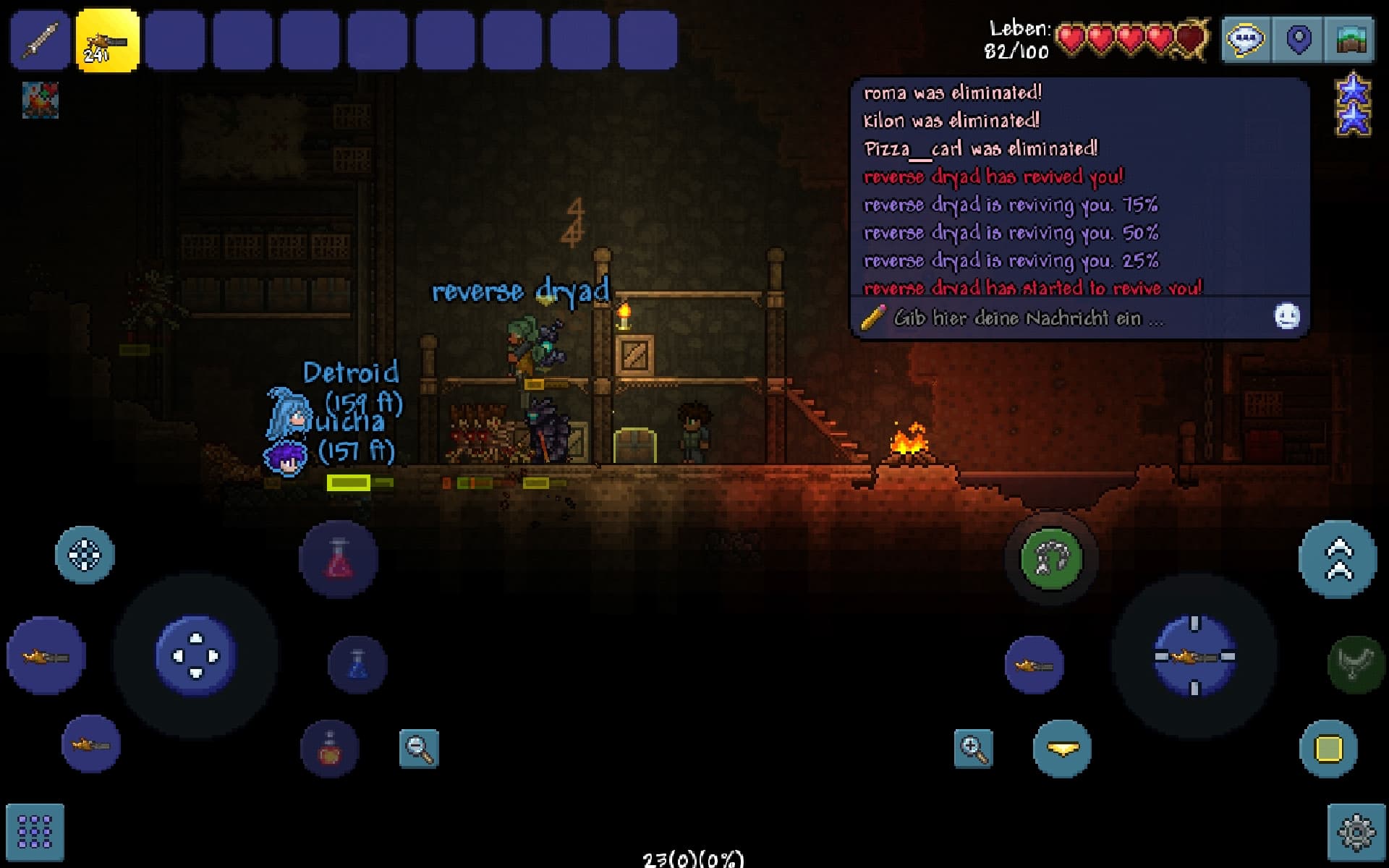Open the emoji picker in chat
This screenshot has height=868, width=1389.
(x=1286, y=317)
